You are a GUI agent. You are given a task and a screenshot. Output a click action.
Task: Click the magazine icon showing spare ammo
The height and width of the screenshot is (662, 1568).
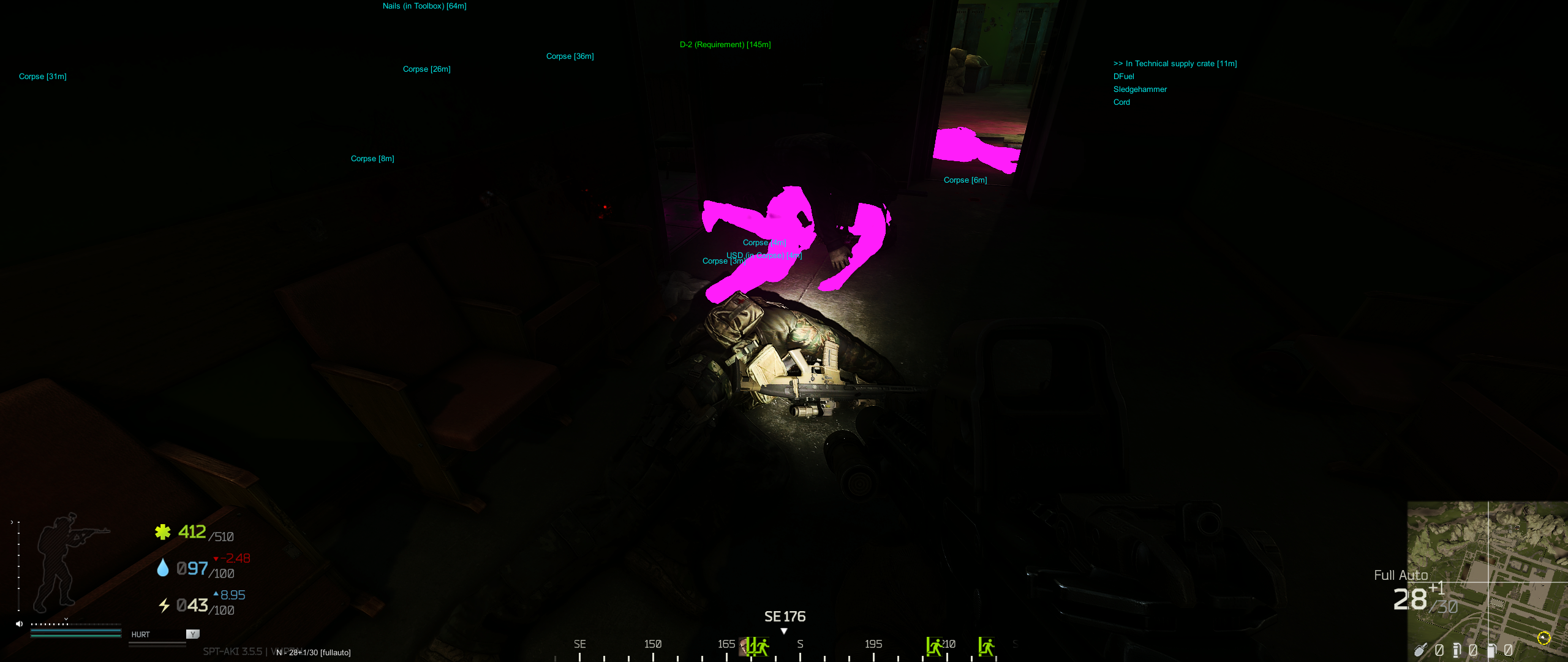(x=1458, y=650)
